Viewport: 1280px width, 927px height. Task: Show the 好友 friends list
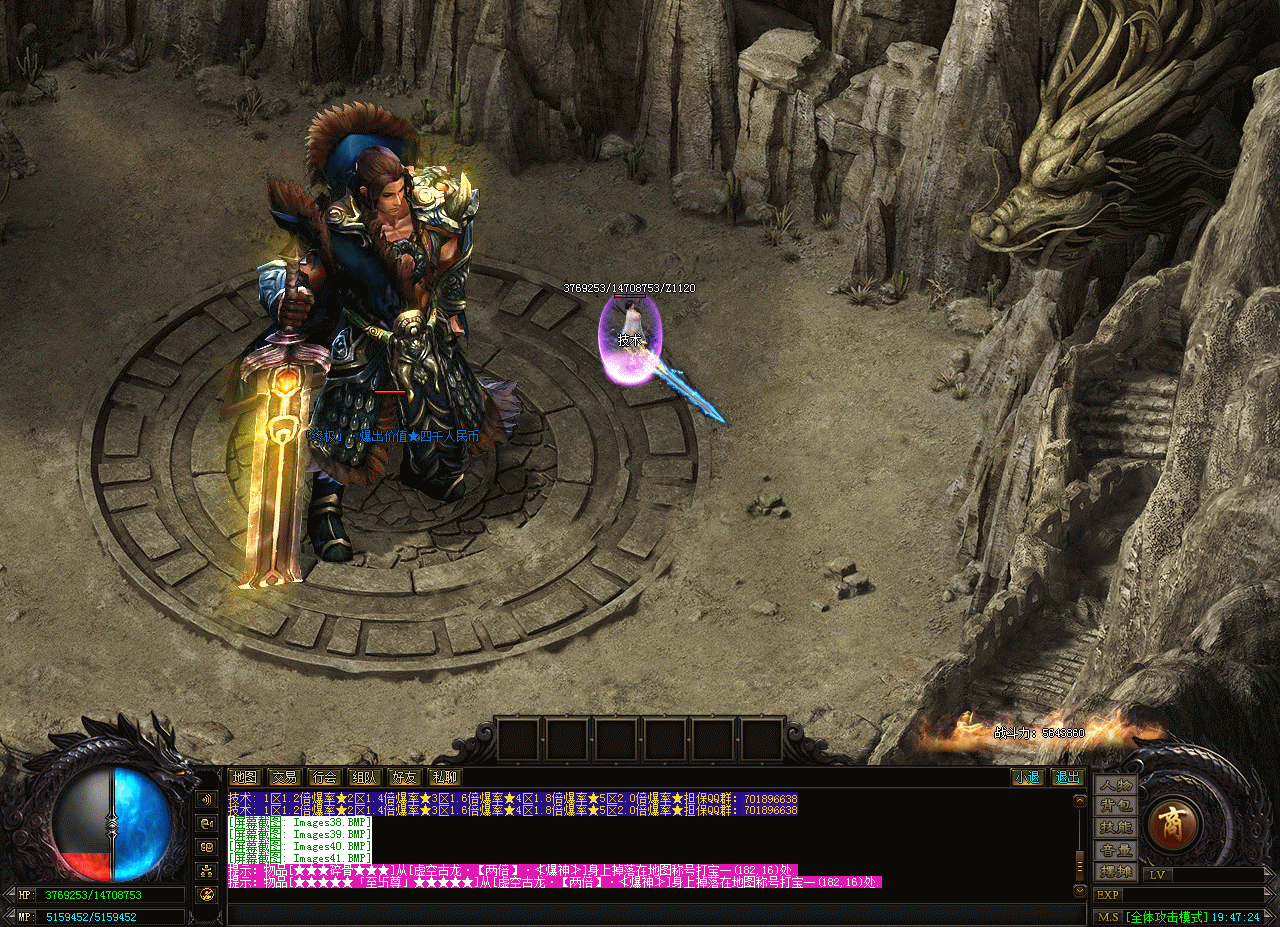(x=404, y=777)
